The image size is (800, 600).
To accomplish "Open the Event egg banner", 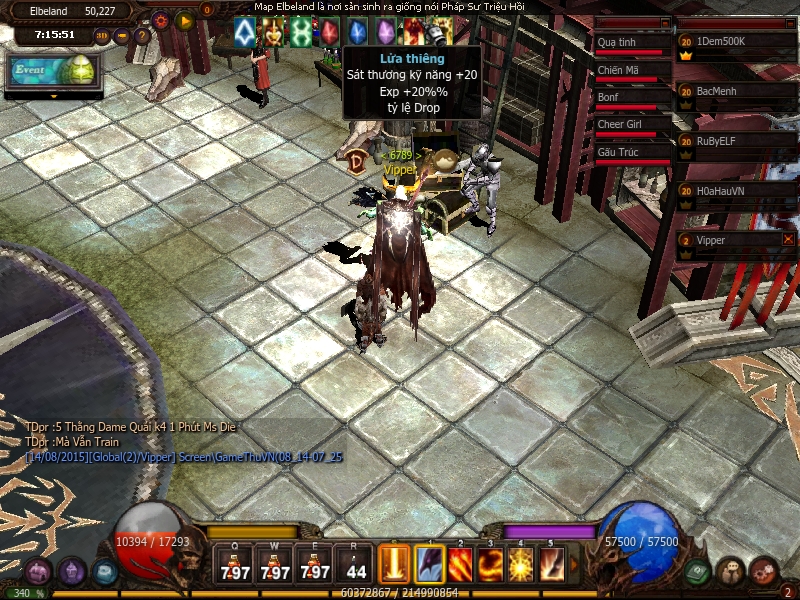I will [x=52, y=72].
